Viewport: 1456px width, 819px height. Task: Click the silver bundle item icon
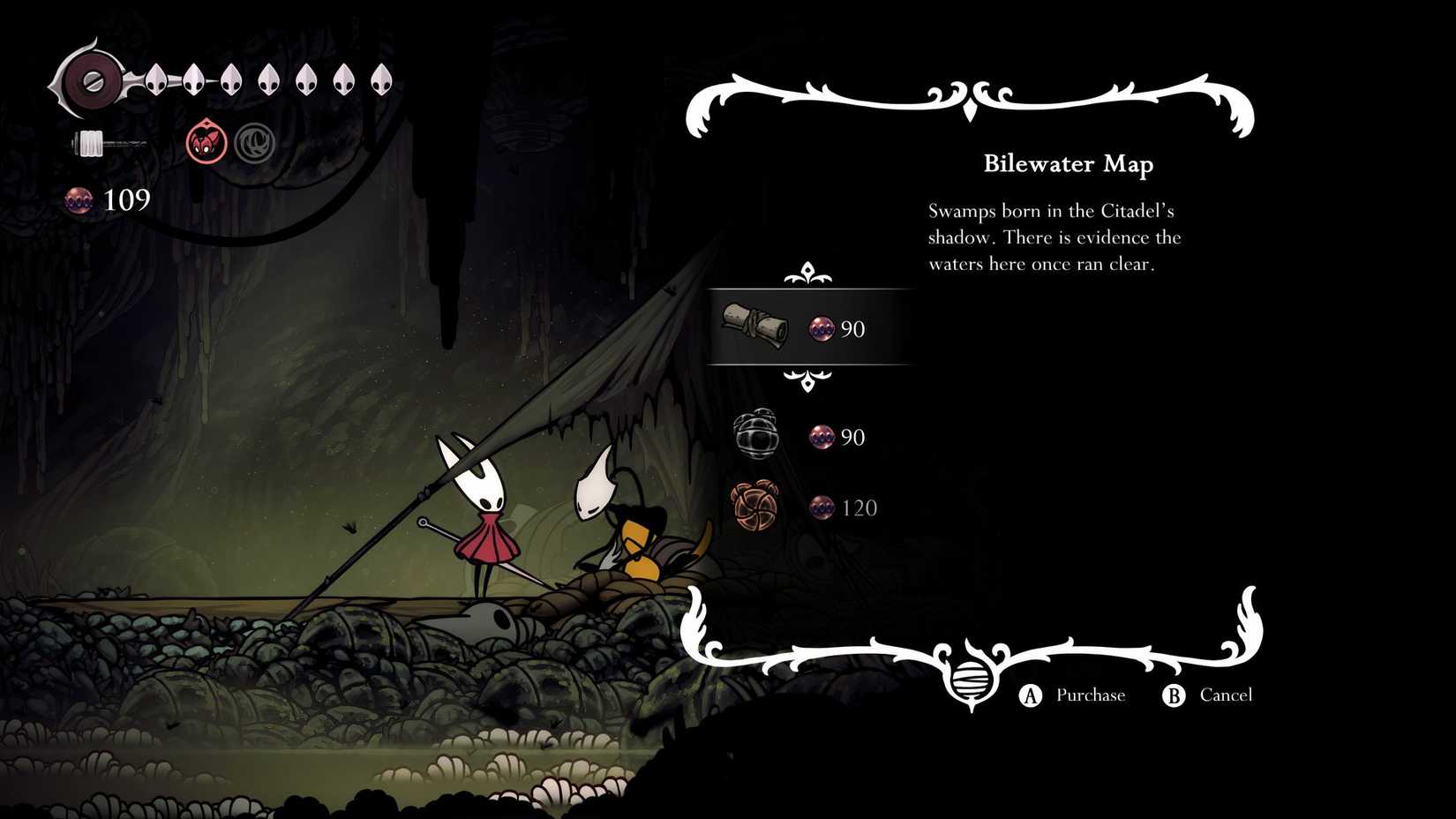coord(757,433)
